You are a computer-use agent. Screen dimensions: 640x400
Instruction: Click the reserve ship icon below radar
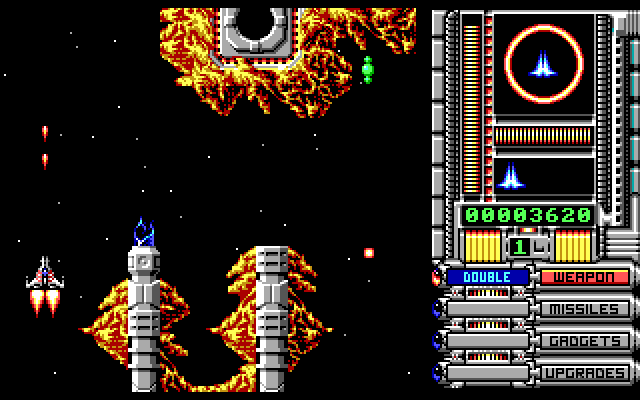(511, 175)
